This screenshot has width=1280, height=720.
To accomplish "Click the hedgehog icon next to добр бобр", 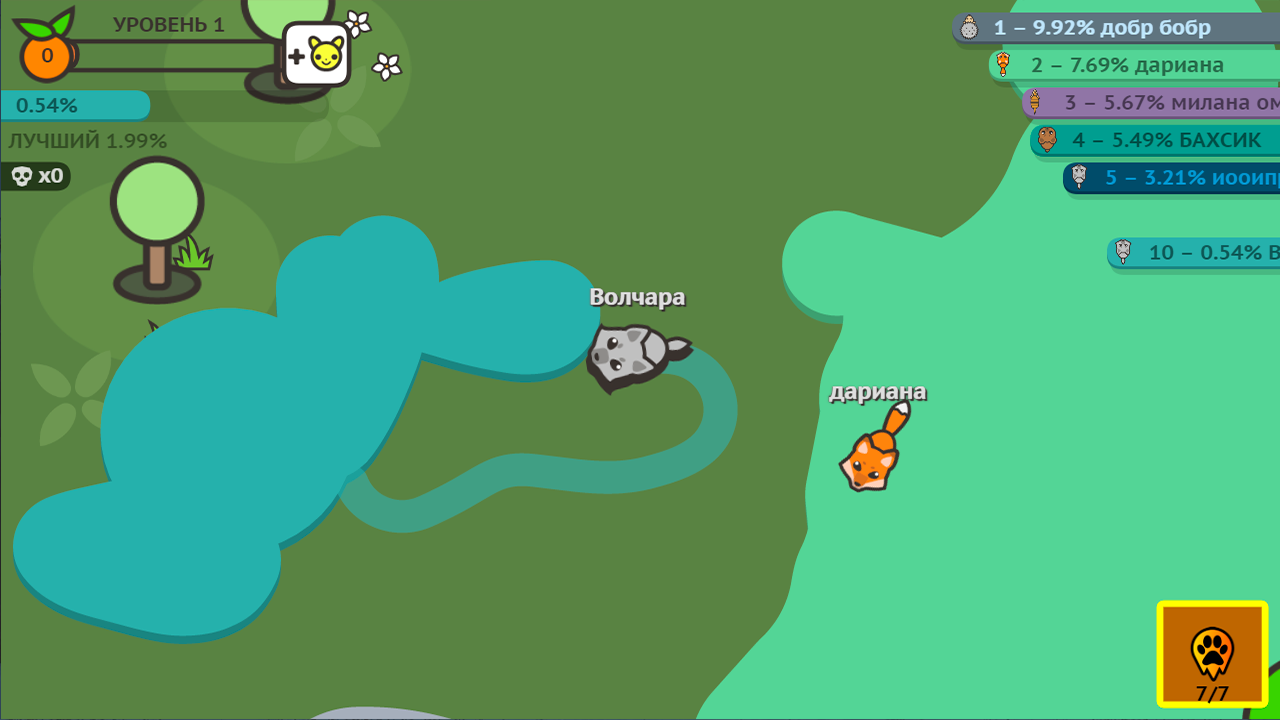I will pos(970,27).
